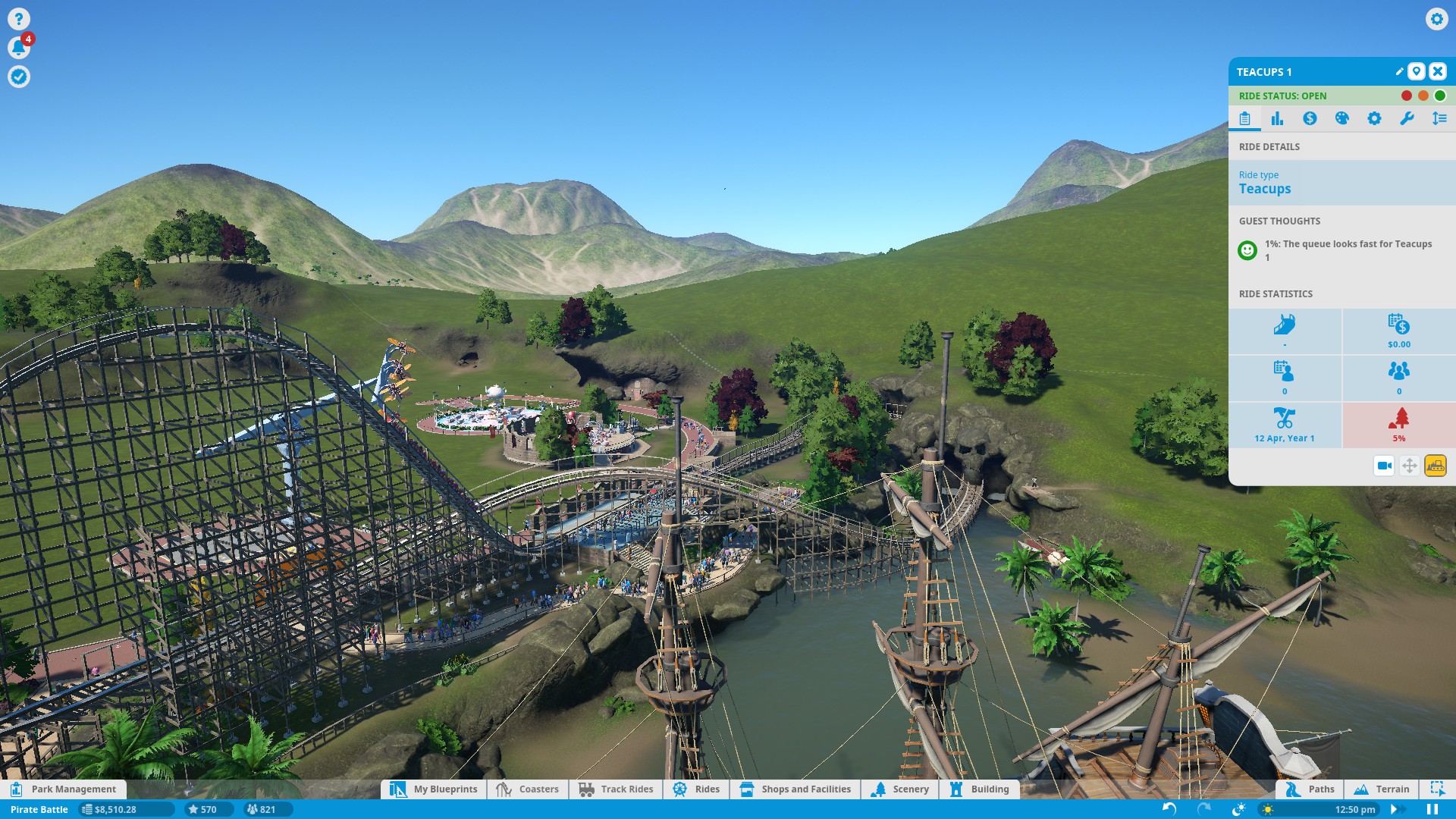1456x819 pixels.
Task: Choose the Scenery menu
Action: click(x=900, y=789)
